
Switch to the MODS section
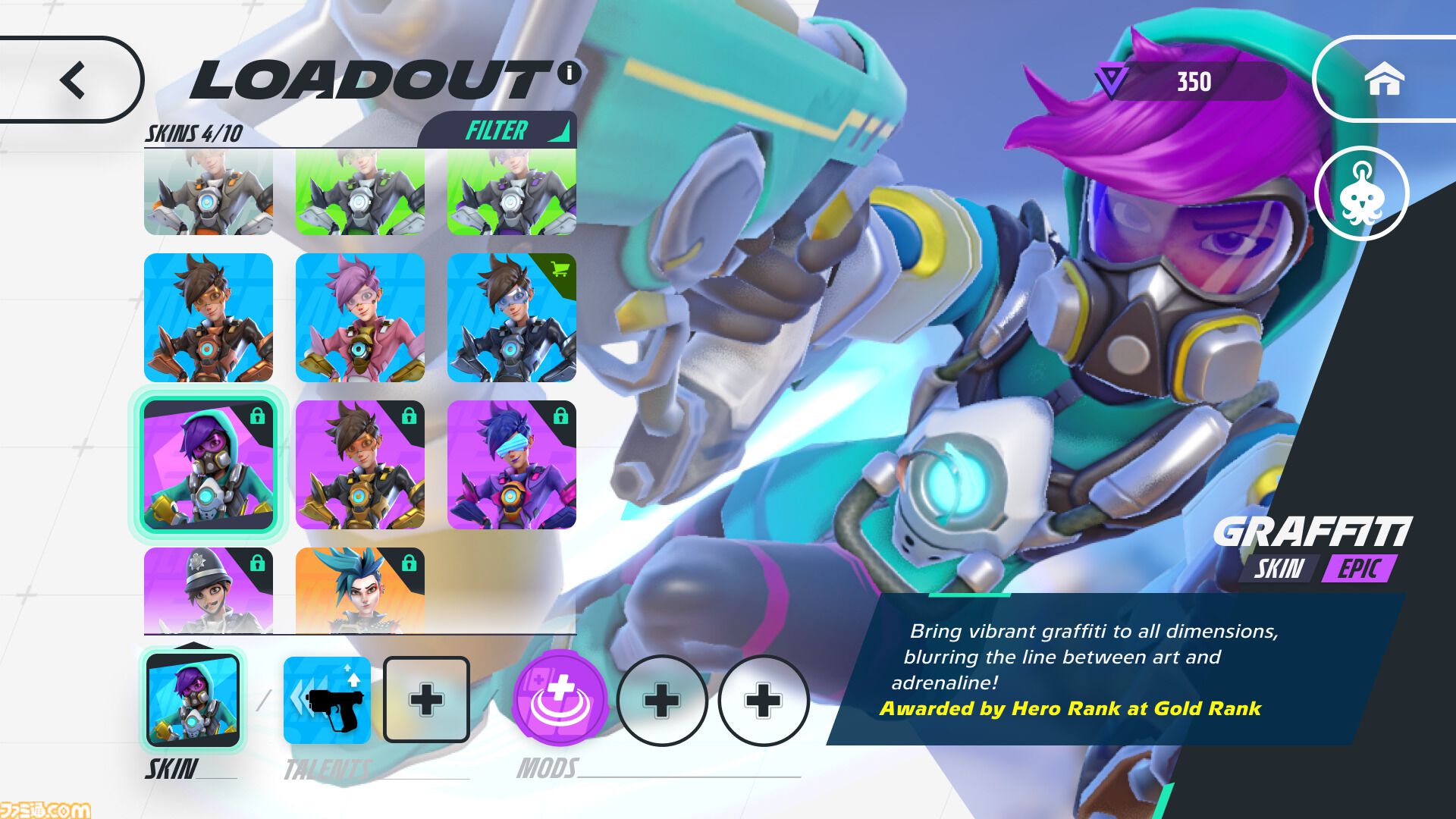[546, 767]
